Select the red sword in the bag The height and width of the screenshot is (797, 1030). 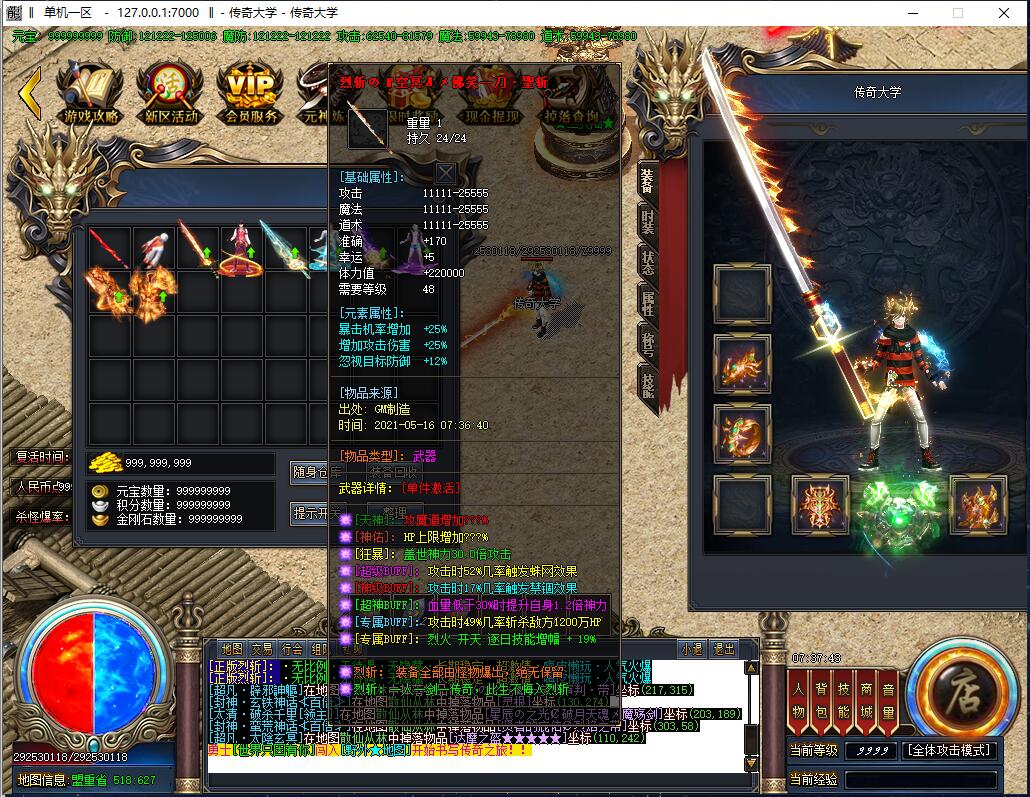pos(109,248)
